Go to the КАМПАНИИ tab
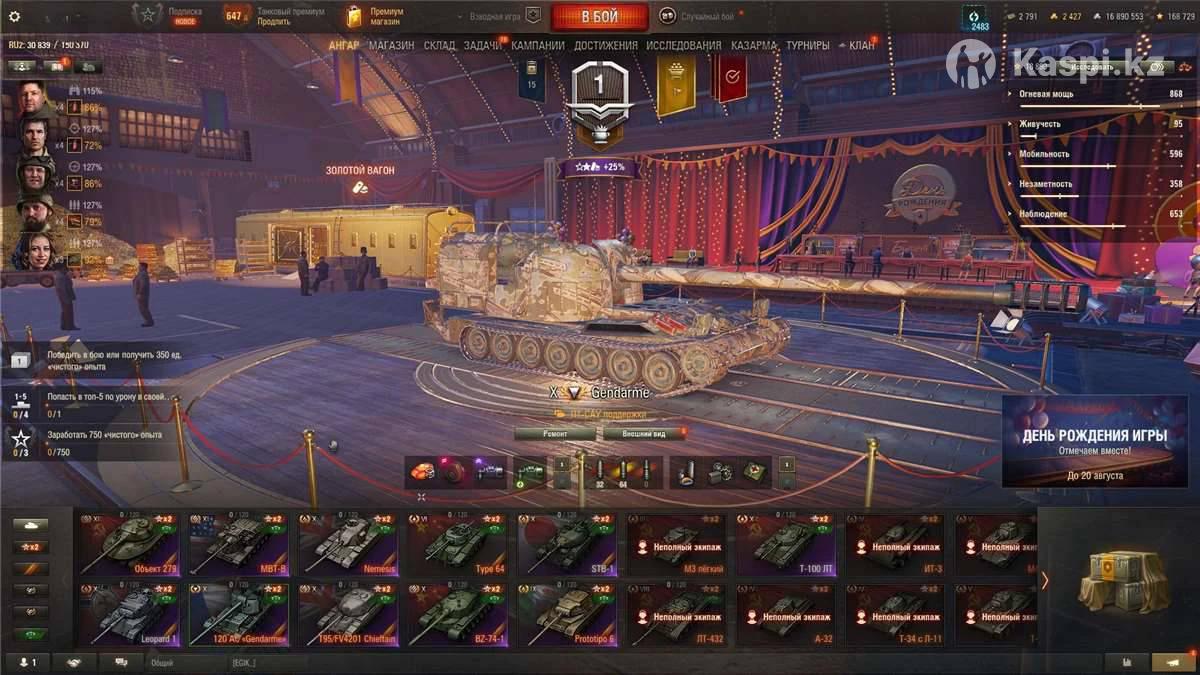Screen dimensions: 1200x675 [x=538, y=46]
